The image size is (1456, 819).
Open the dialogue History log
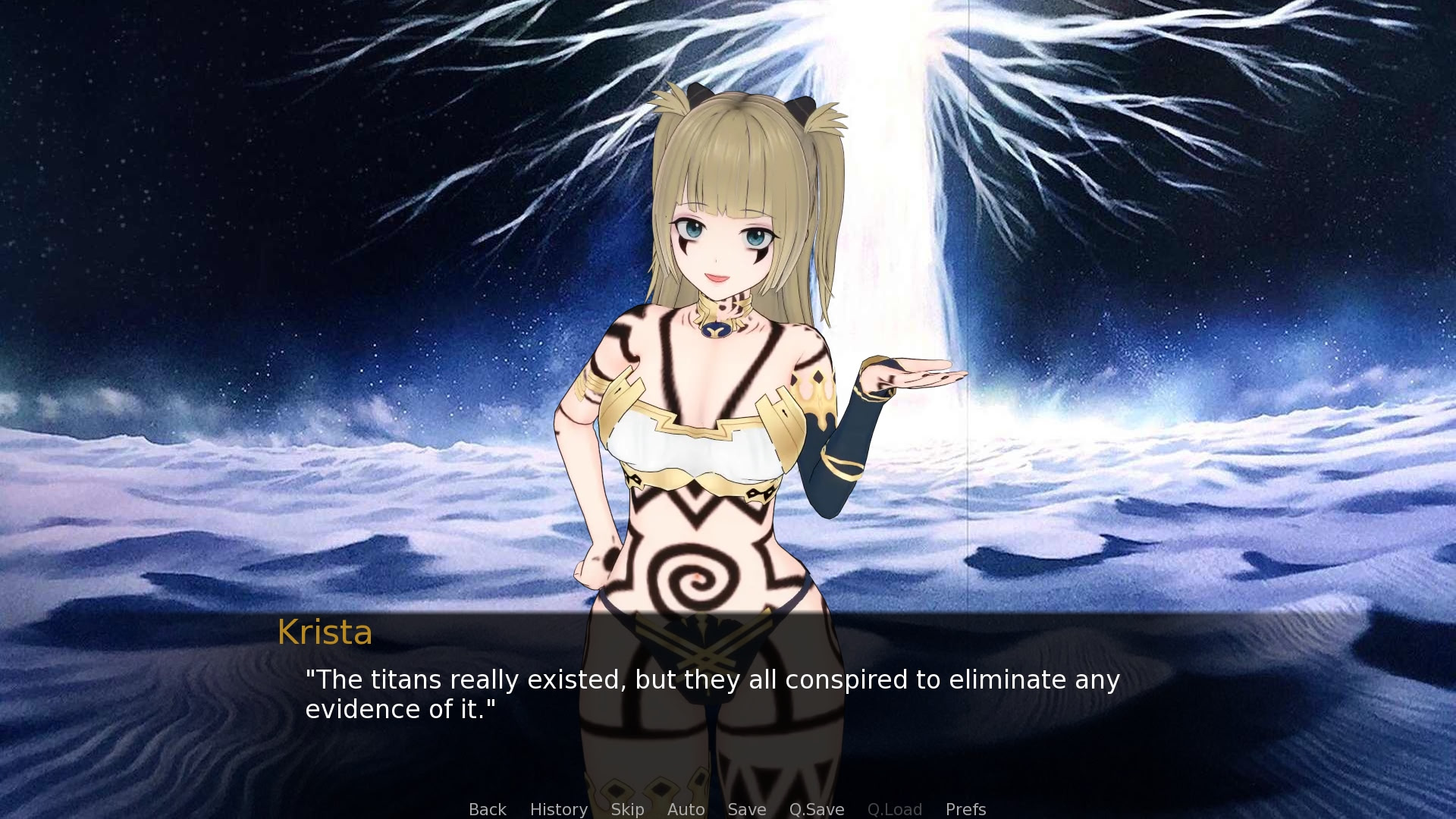[x=558, y=809]
